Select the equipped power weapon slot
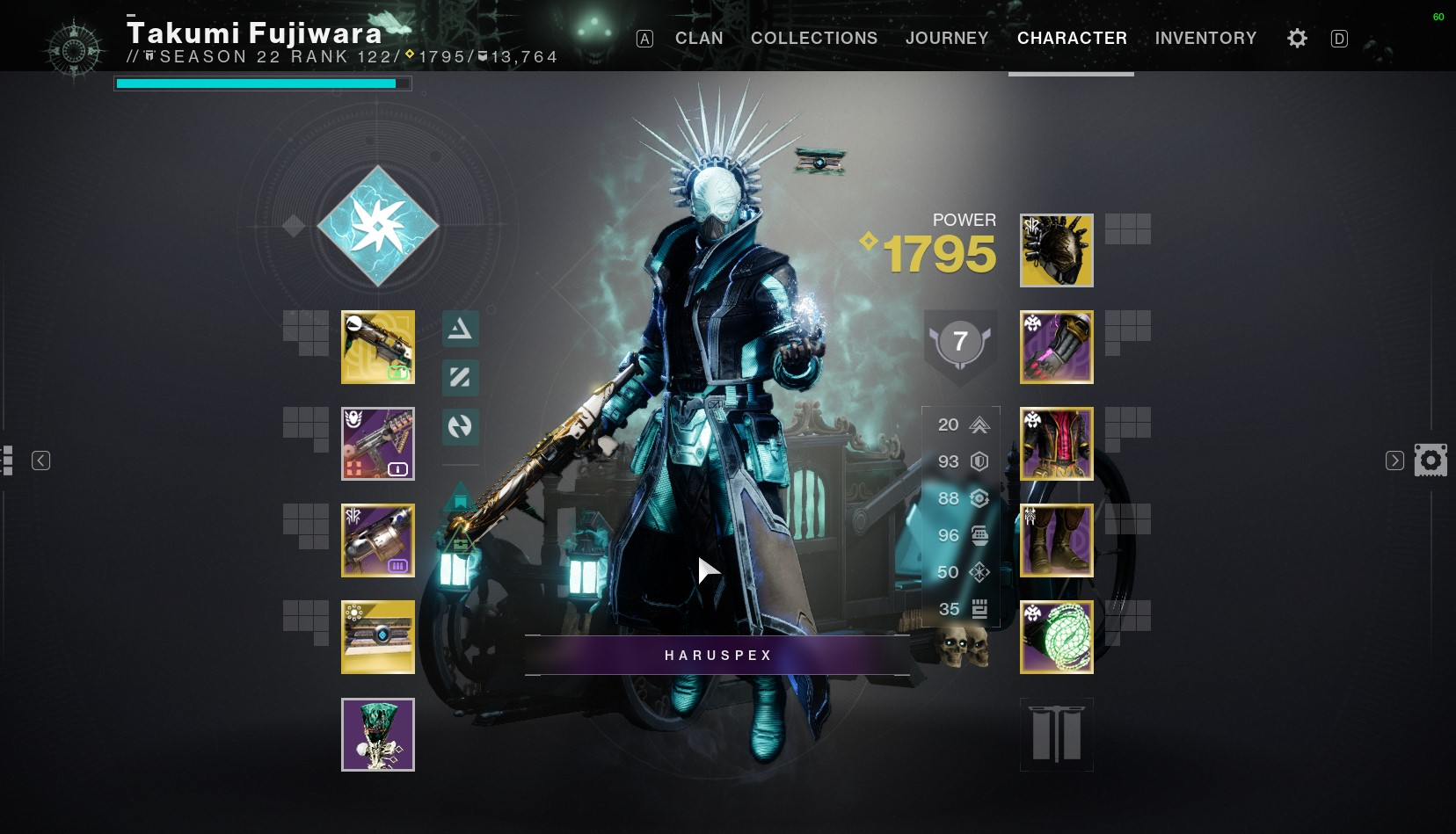This screenshot has width=1456, height=834. point(378,540)
